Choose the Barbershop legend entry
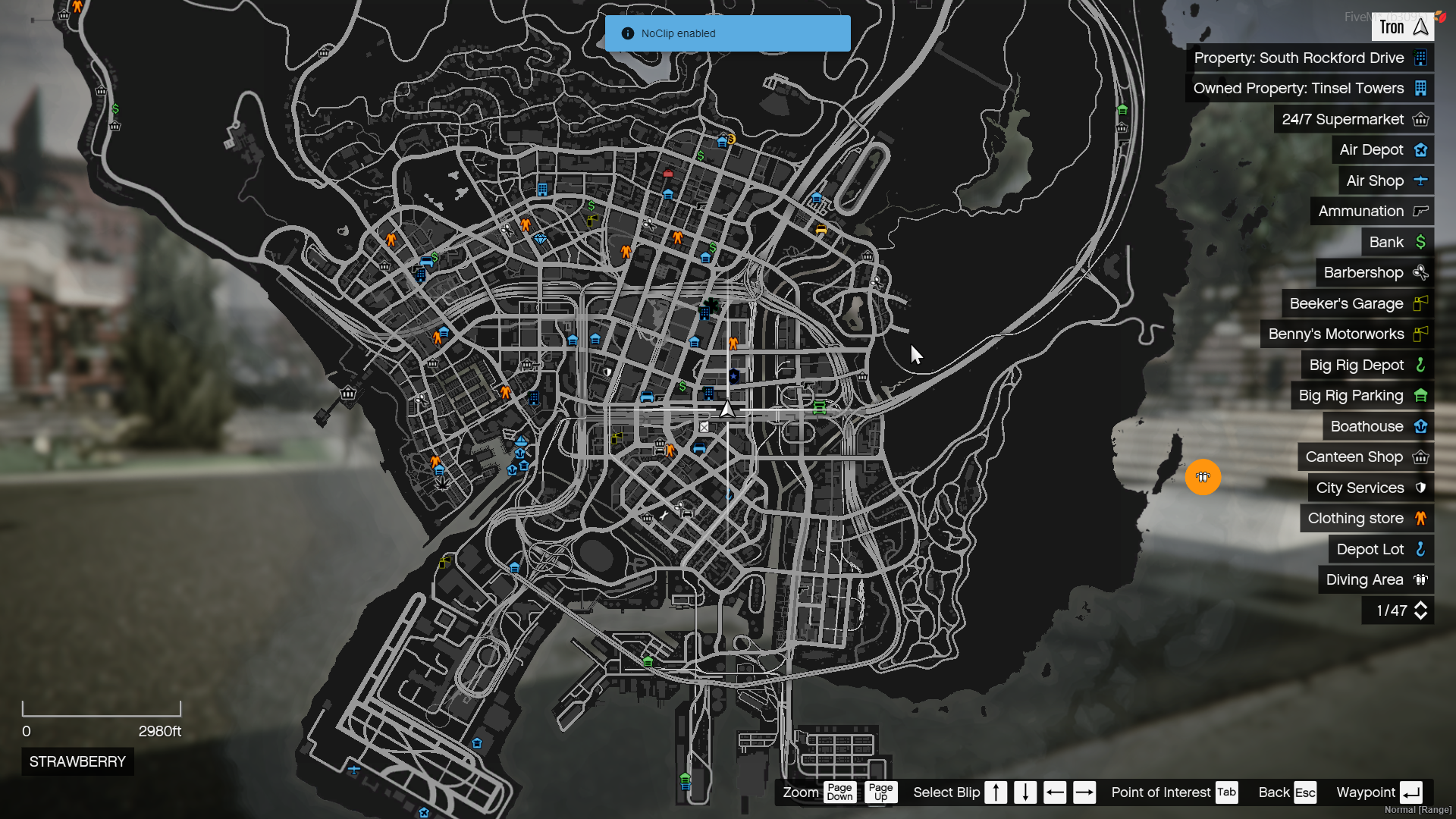Viewport: 1456px width, 819px height. coord(1374,273)
